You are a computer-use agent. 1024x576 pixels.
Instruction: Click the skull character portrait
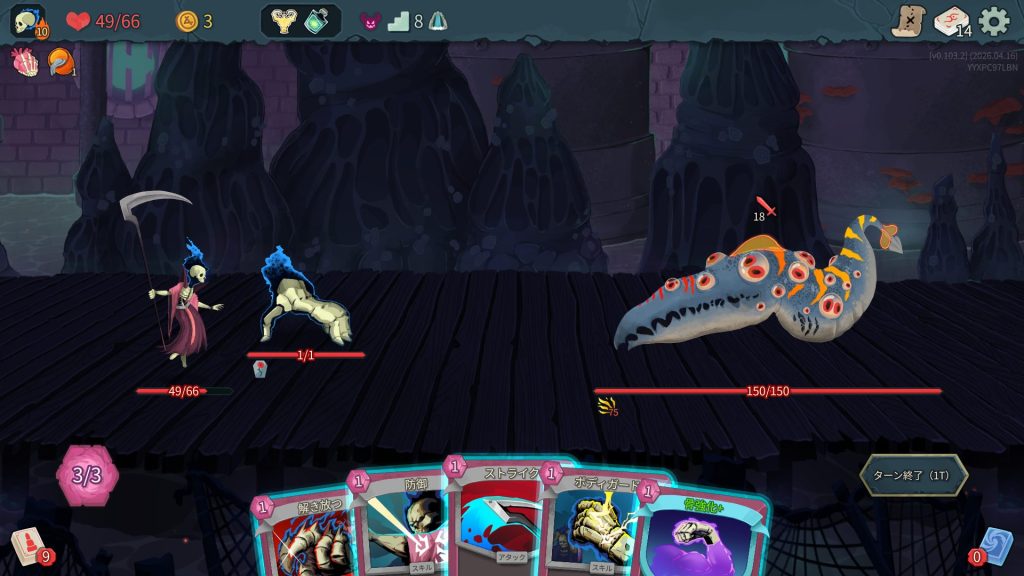click(27, 21)
